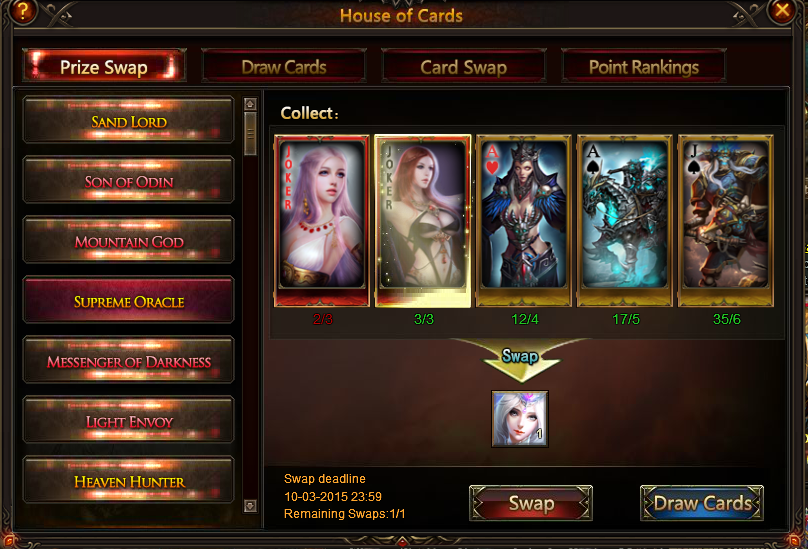Click the blue Draw Cards button

[x=702, y=503]
